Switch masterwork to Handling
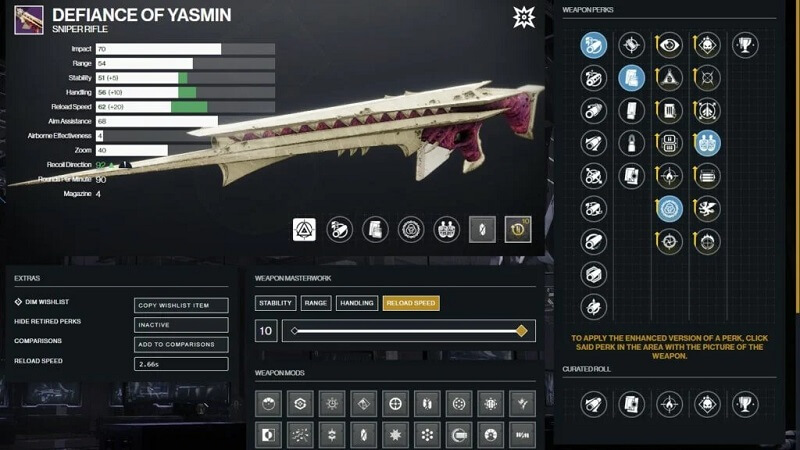 point(357,303)
